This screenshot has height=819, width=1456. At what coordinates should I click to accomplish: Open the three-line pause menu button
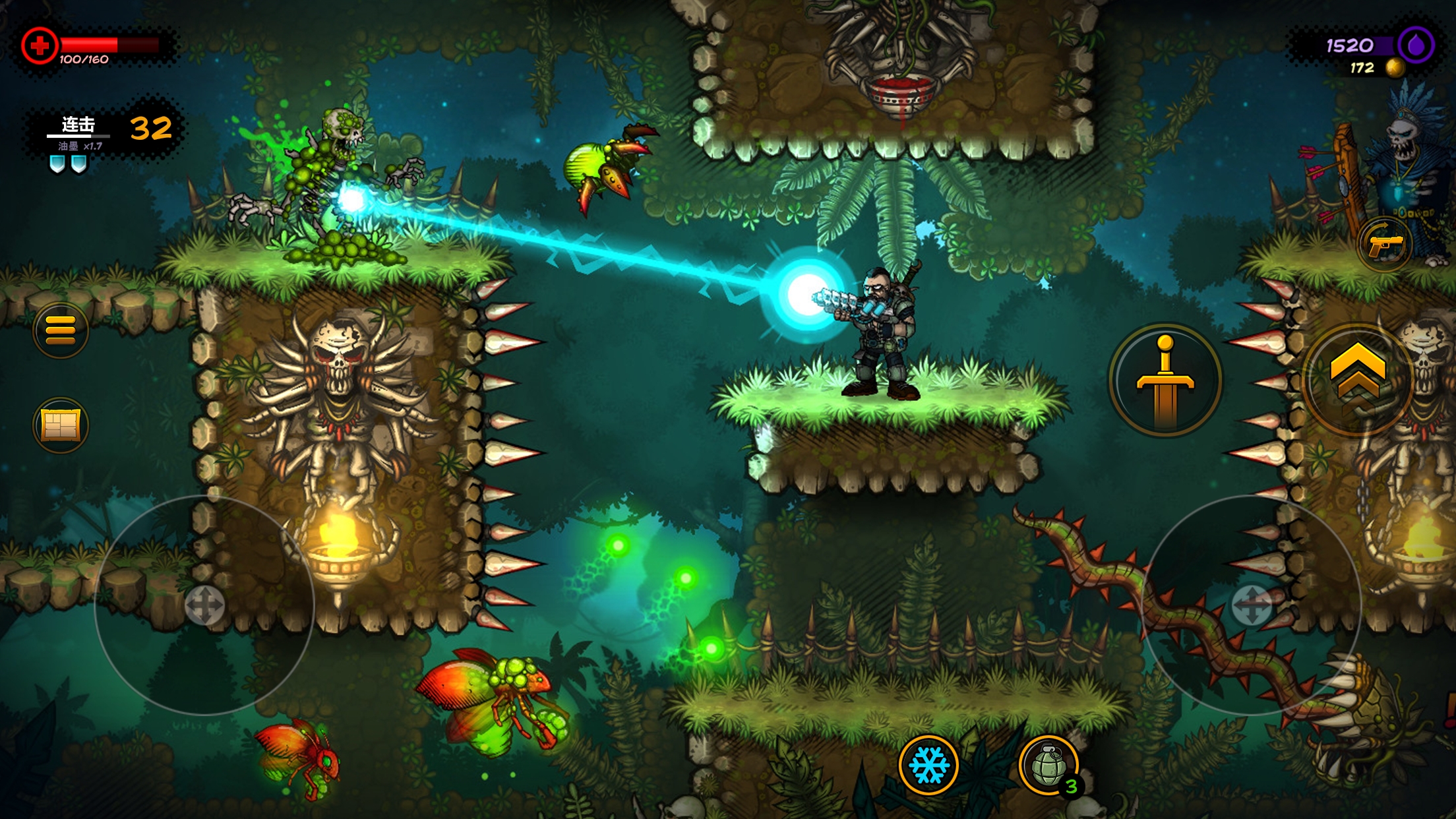[x=60, y=330]
